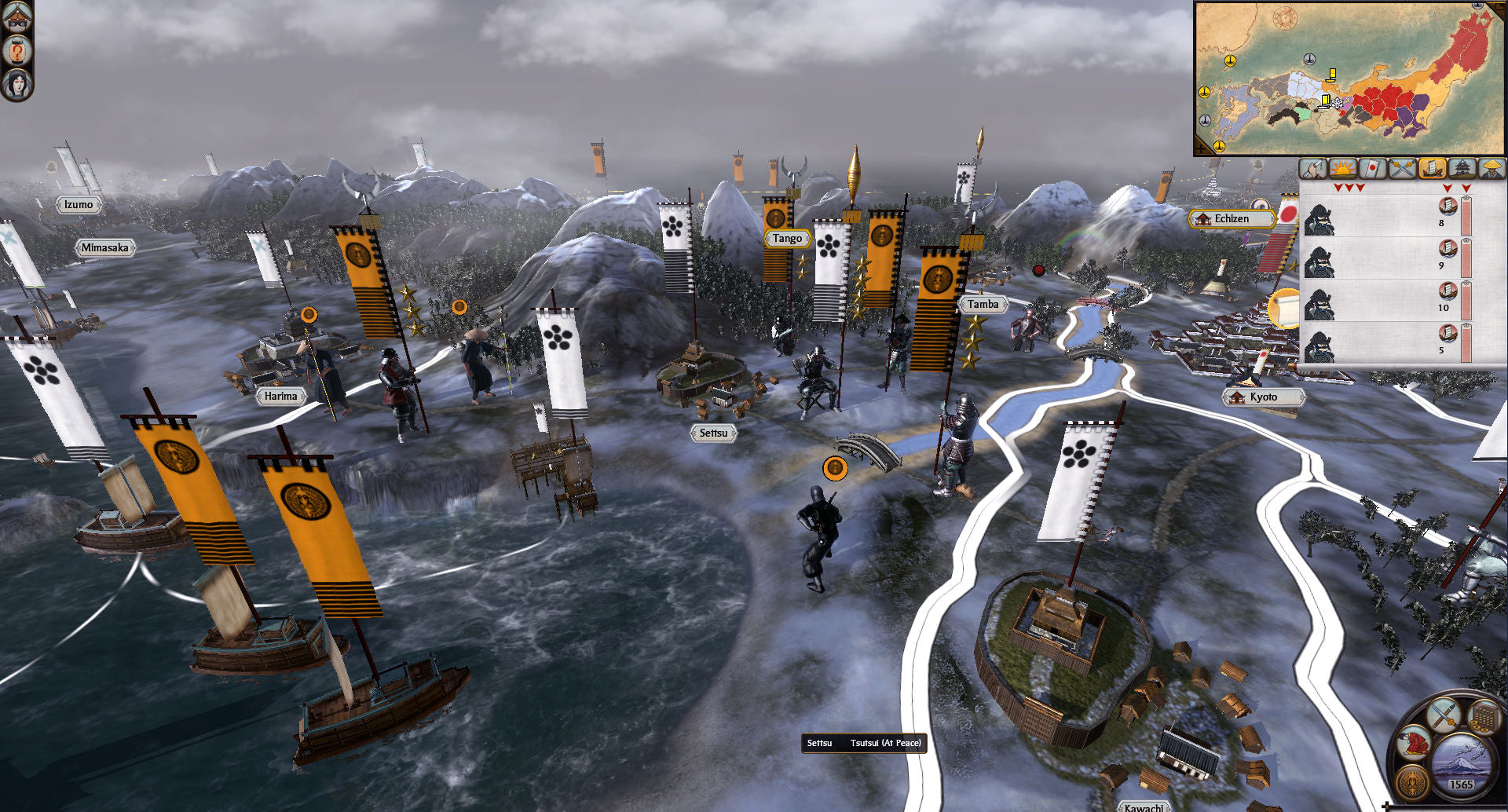Switch to the hand-with-sword list tab
1508x812 pixels.
pyautogui.click(x=1312, y=168)
